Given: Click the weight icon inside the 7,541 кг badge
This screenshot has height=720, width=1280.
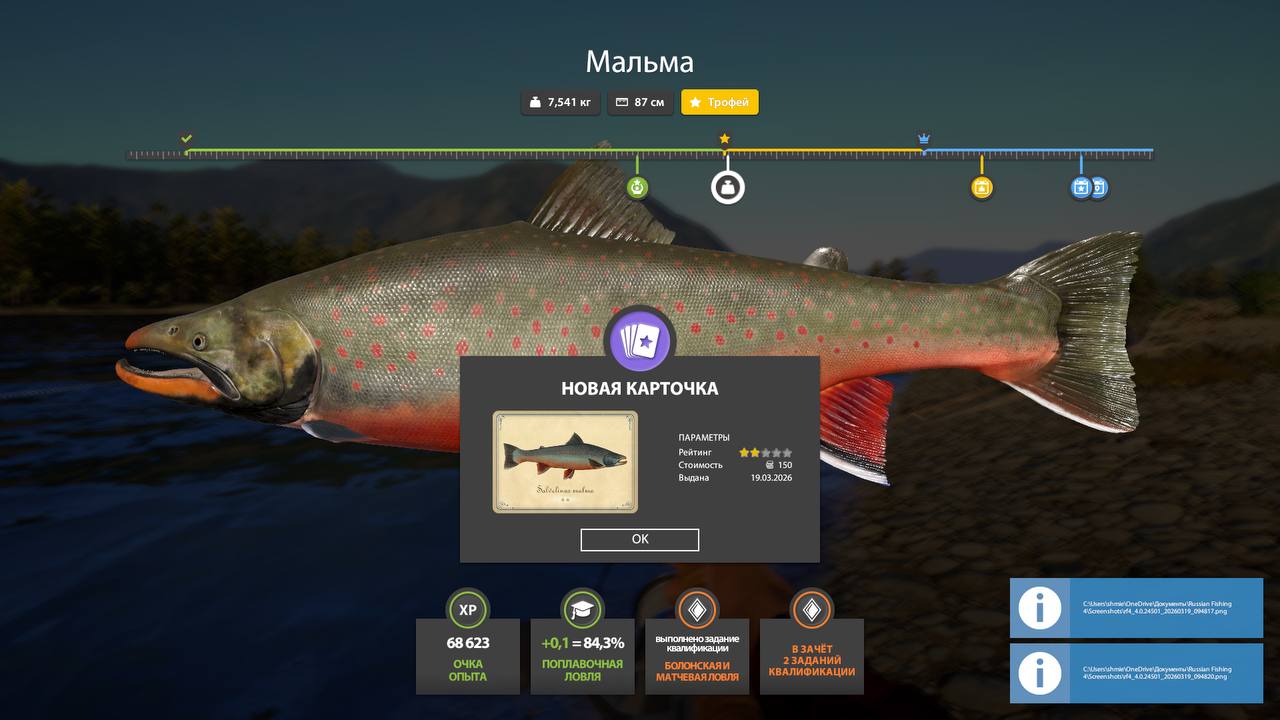Looking at the screenshot, I should pyautogui.click(x=534, y=102).
